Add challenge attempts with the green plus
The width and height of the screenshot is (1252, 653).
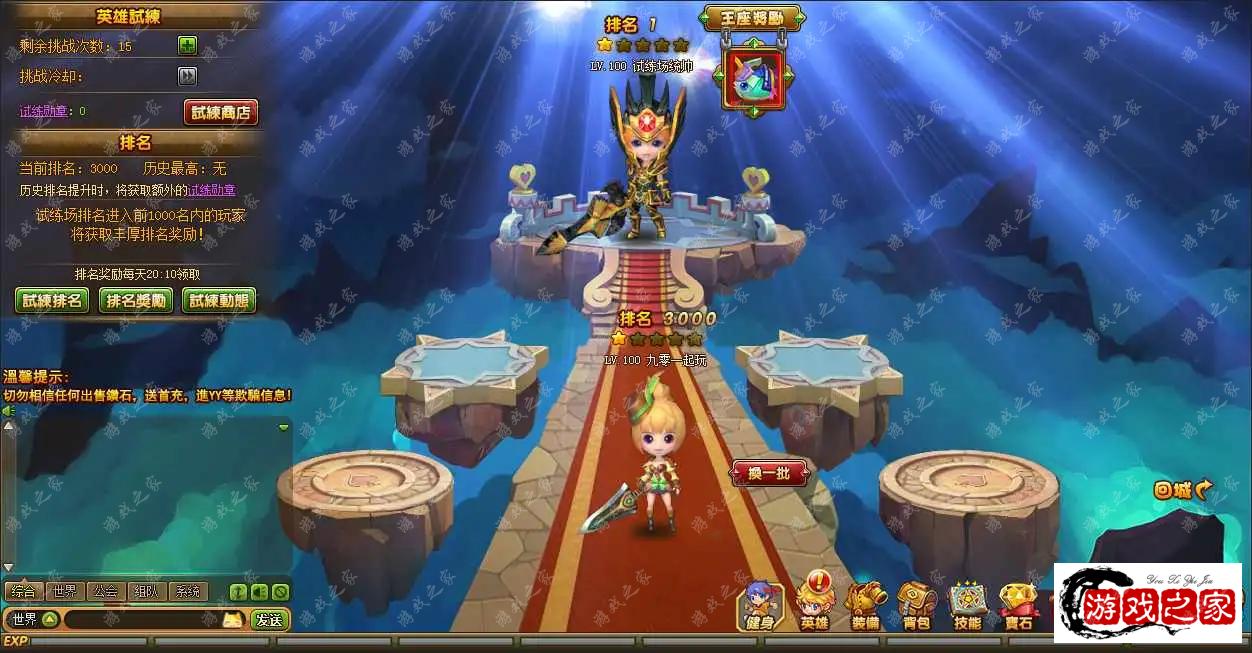click(187, 46)
